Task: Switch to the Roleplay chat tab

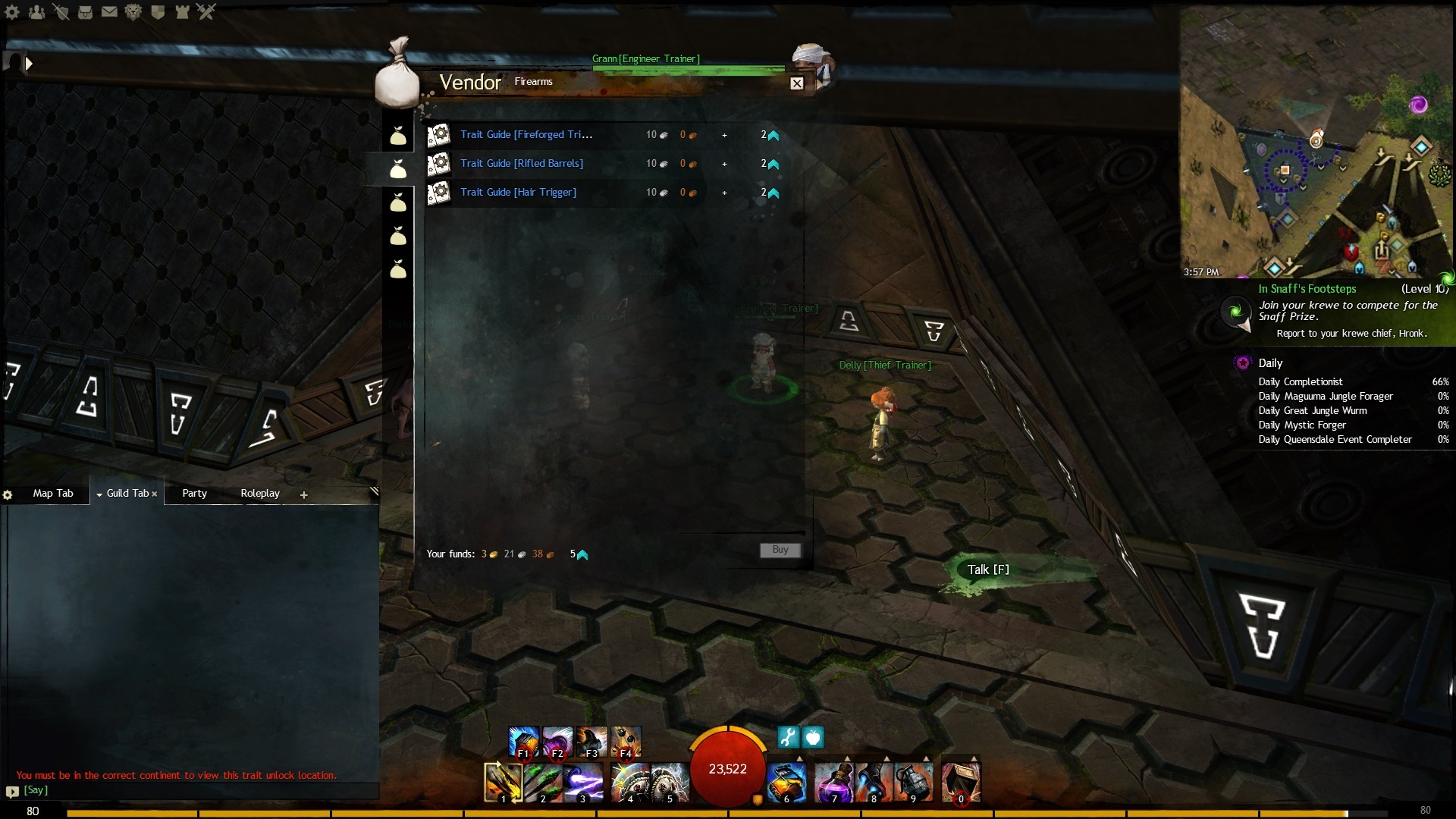Action: 260,494
